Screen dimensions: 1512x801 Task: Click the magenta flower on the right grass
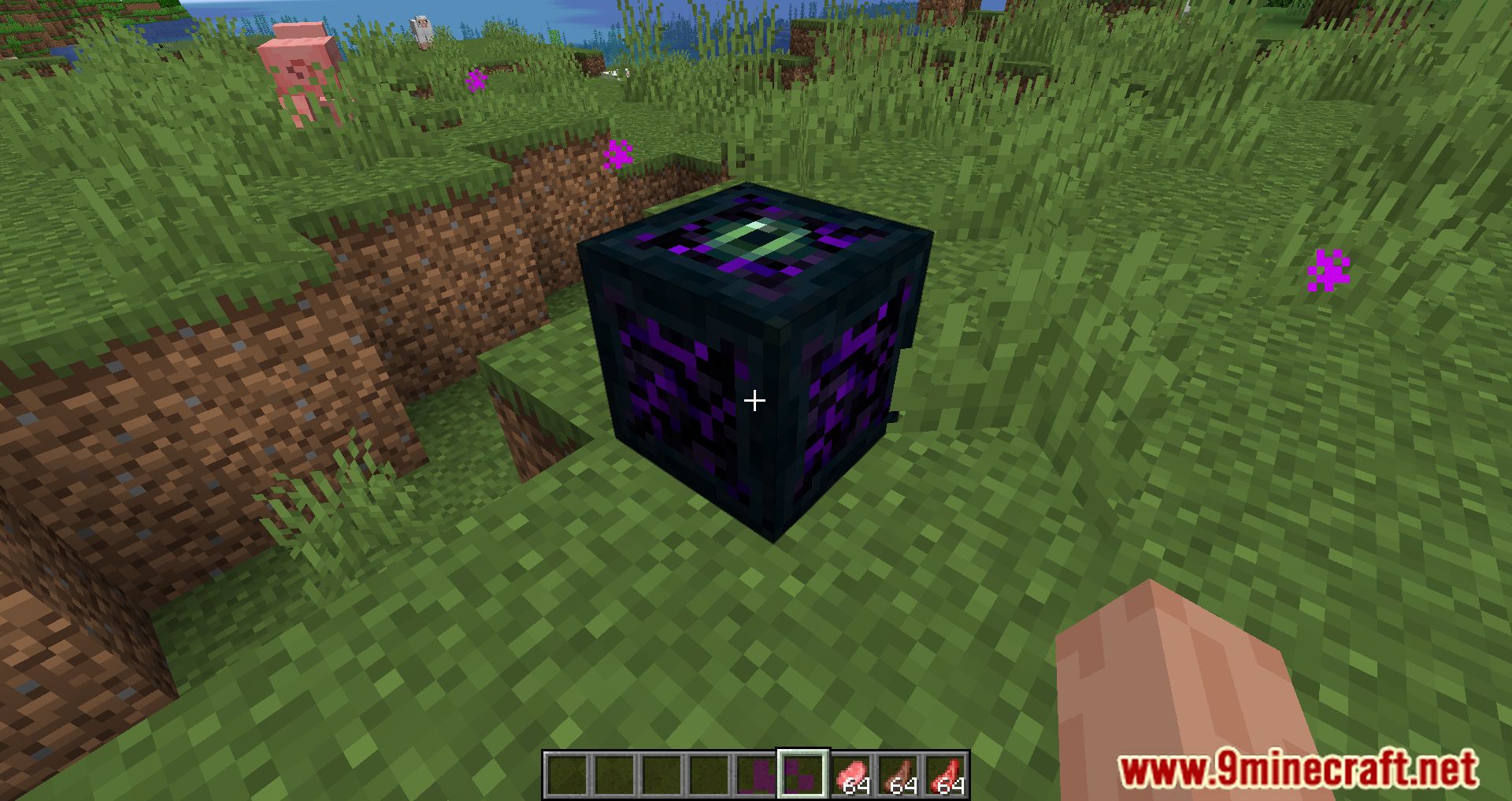point(1329,268)
